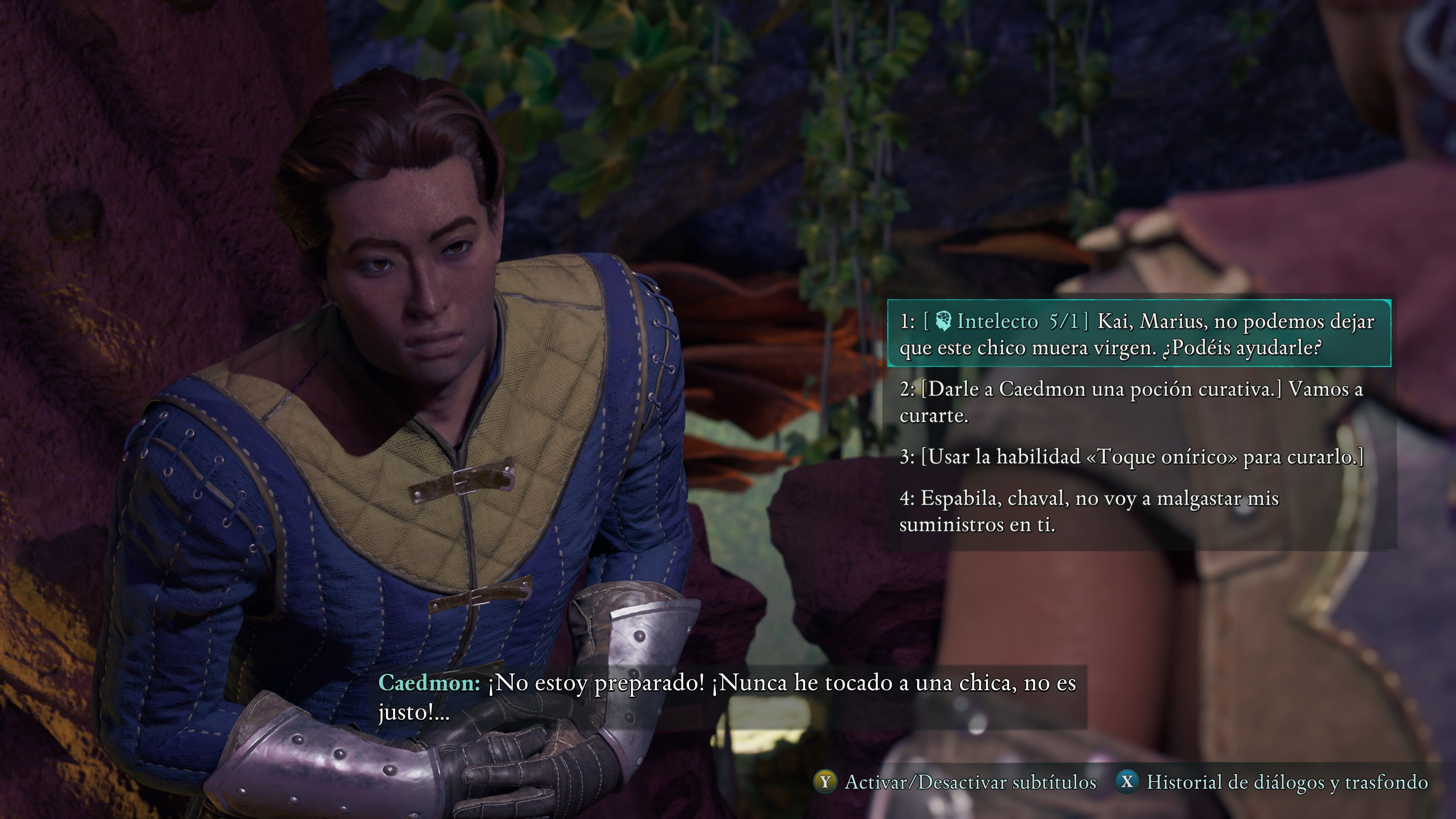Toggle subtitles with Activar/Desactivar subtítulos
The height and width of the screenshot is (819, 1456).
pyautogui.click(x=955, y=782)
